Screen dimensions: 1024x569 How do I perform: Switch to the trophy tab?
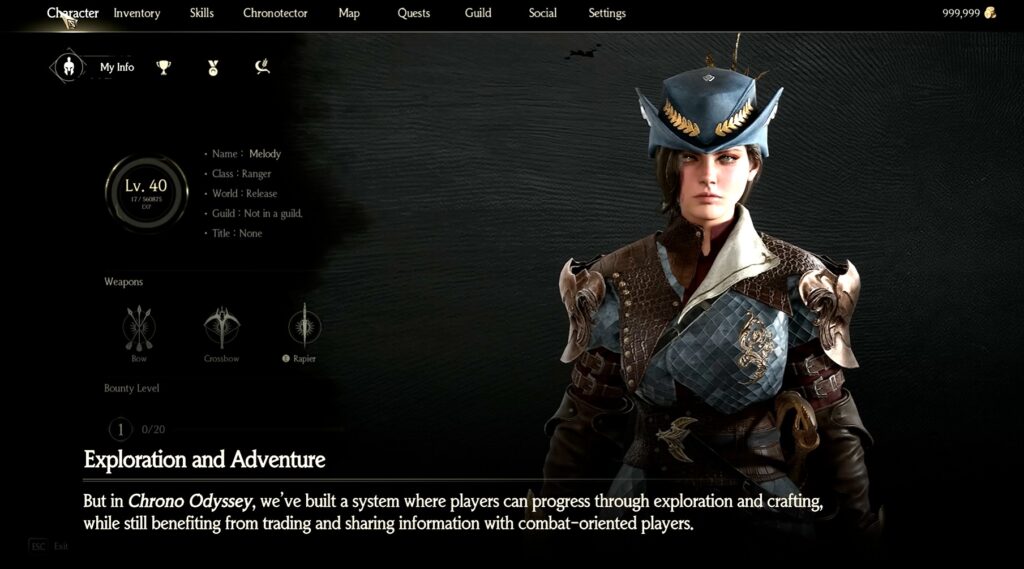(x=163, y=67)
